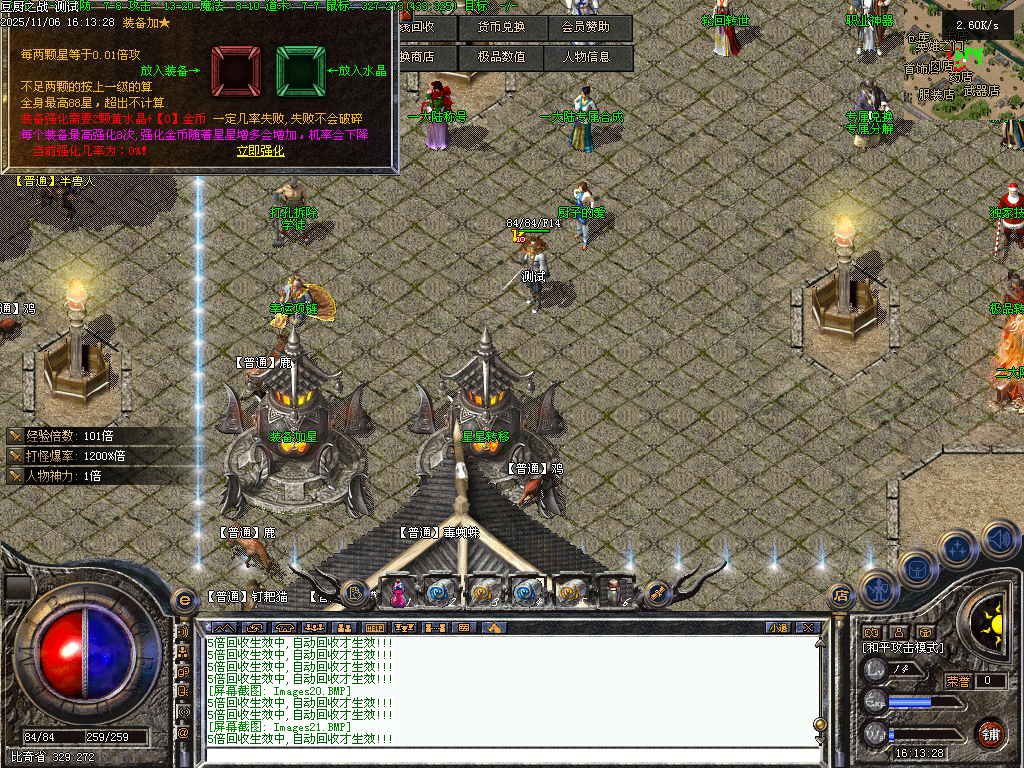Use the pink potion belt slot

[x=397, y=592]
